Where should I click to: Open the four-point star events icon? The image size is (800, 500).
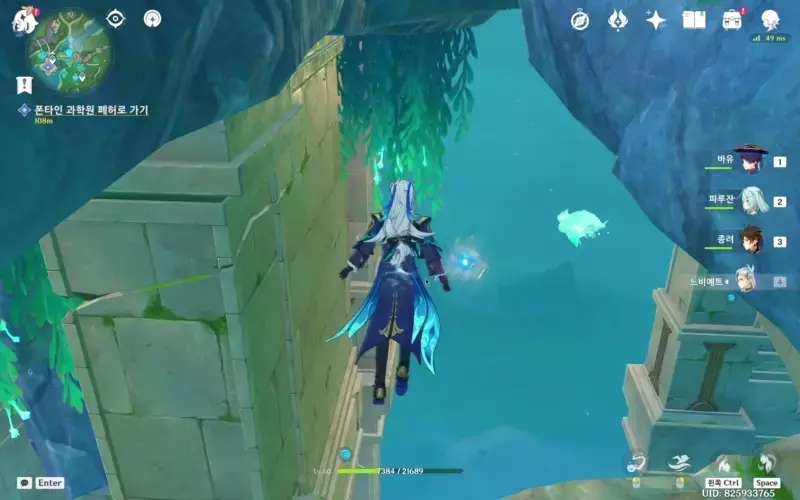tap(656, 20)
